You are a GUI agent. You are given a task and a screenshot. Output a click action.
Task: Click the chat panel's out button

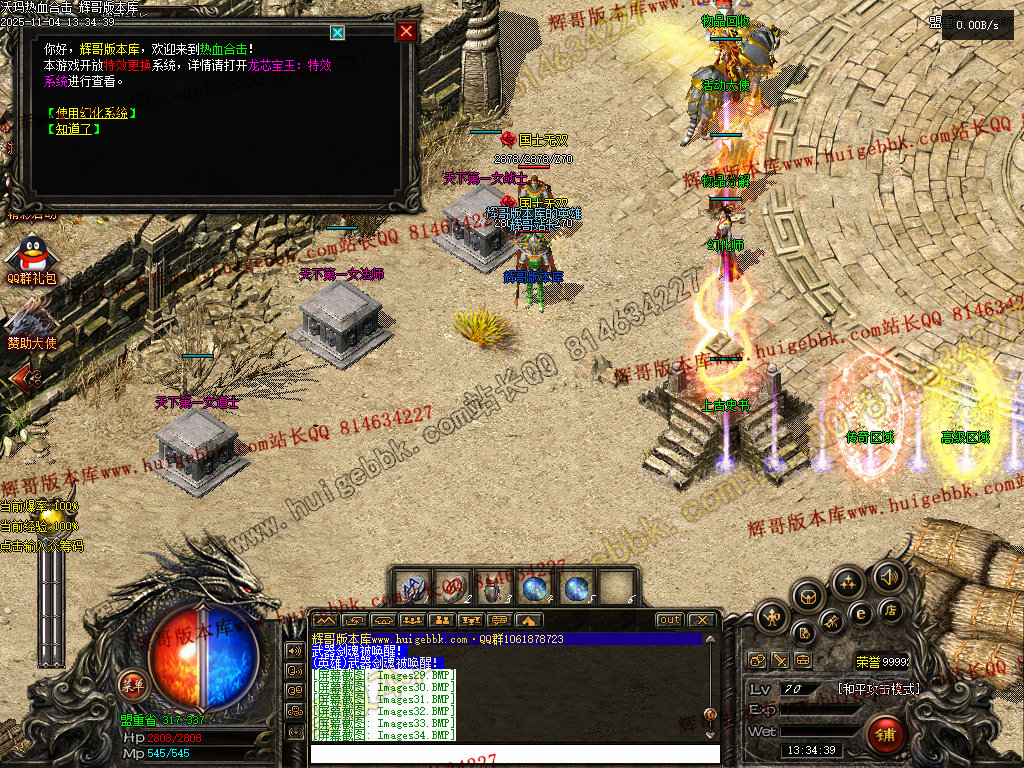669,620
